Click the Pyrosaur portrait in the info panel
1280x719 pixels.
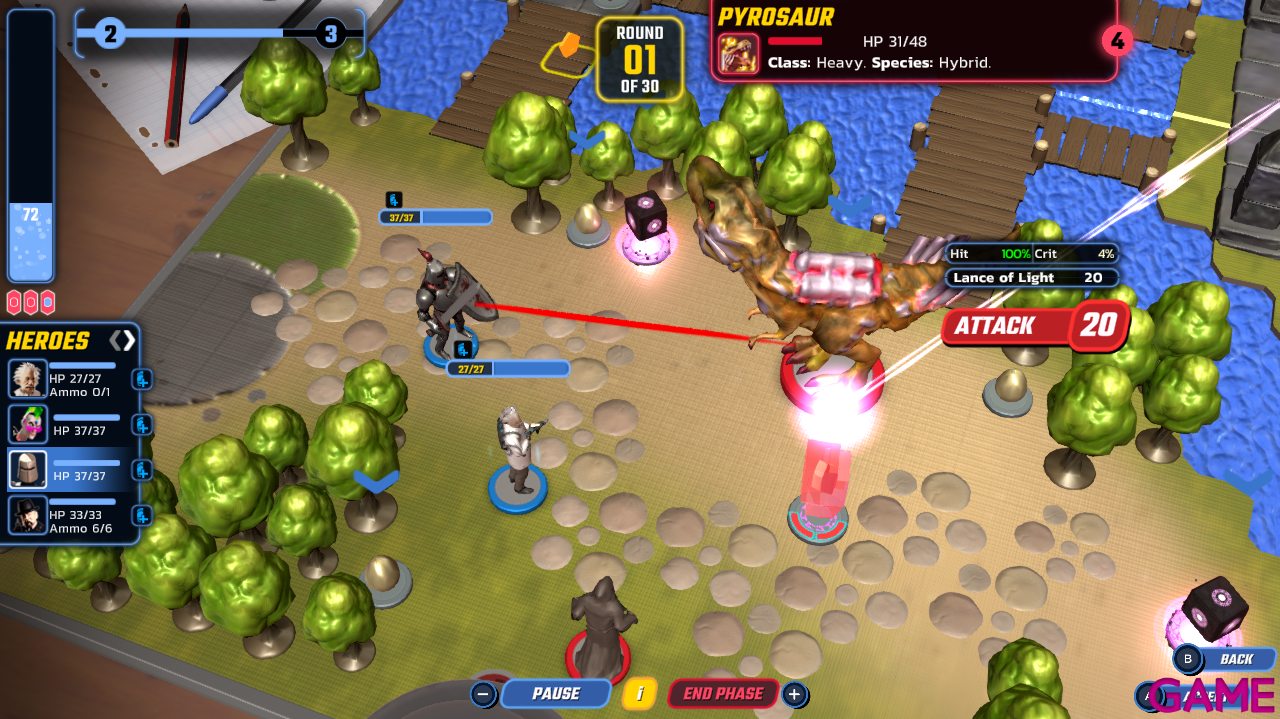point(739,54)
